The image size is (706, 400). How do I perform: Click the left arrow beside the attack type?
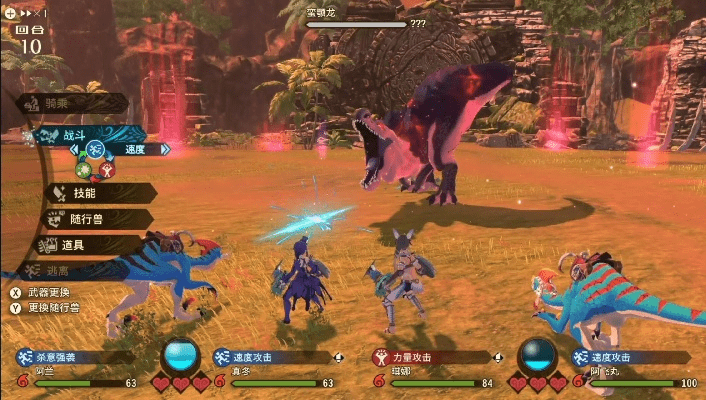[75, 150]
